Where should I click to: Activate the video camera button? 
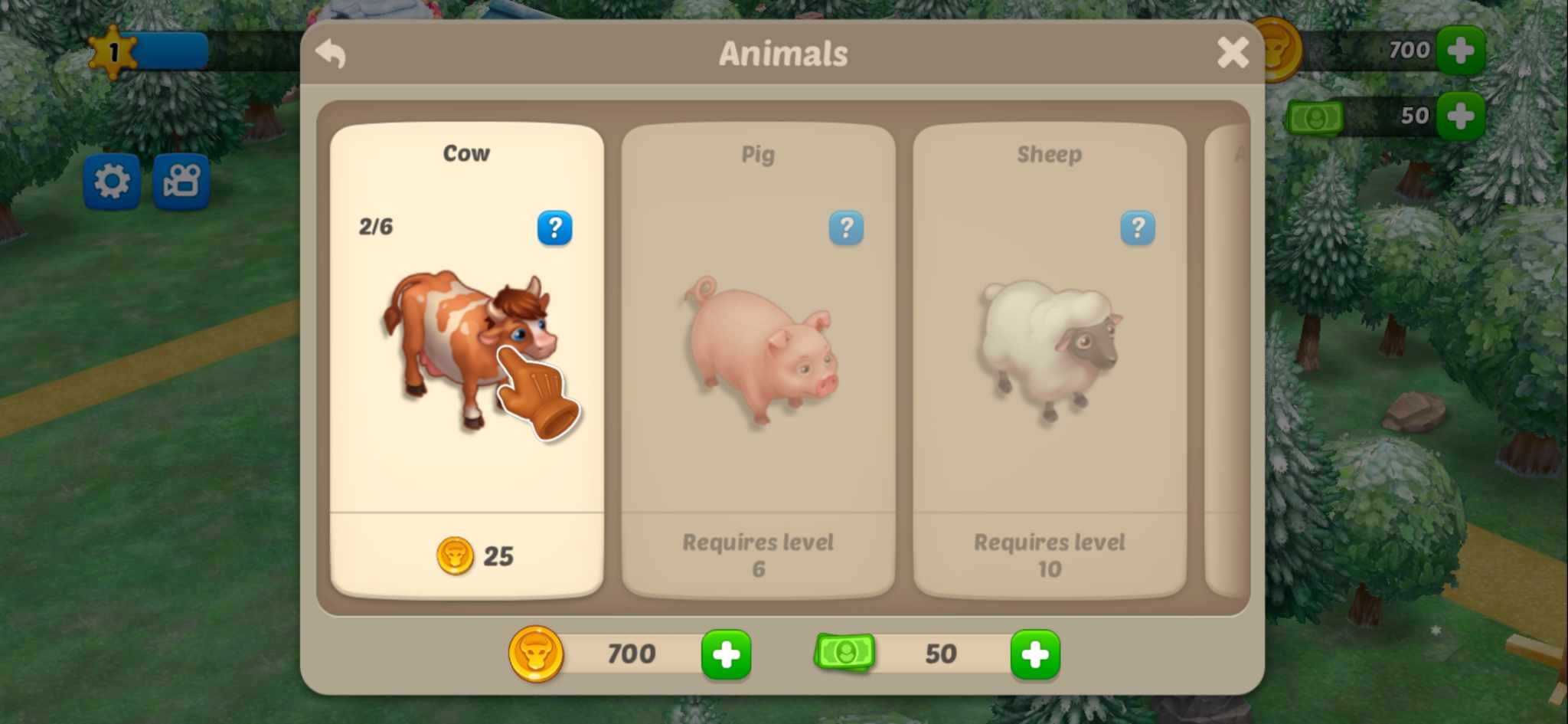(x=181, y=182)
